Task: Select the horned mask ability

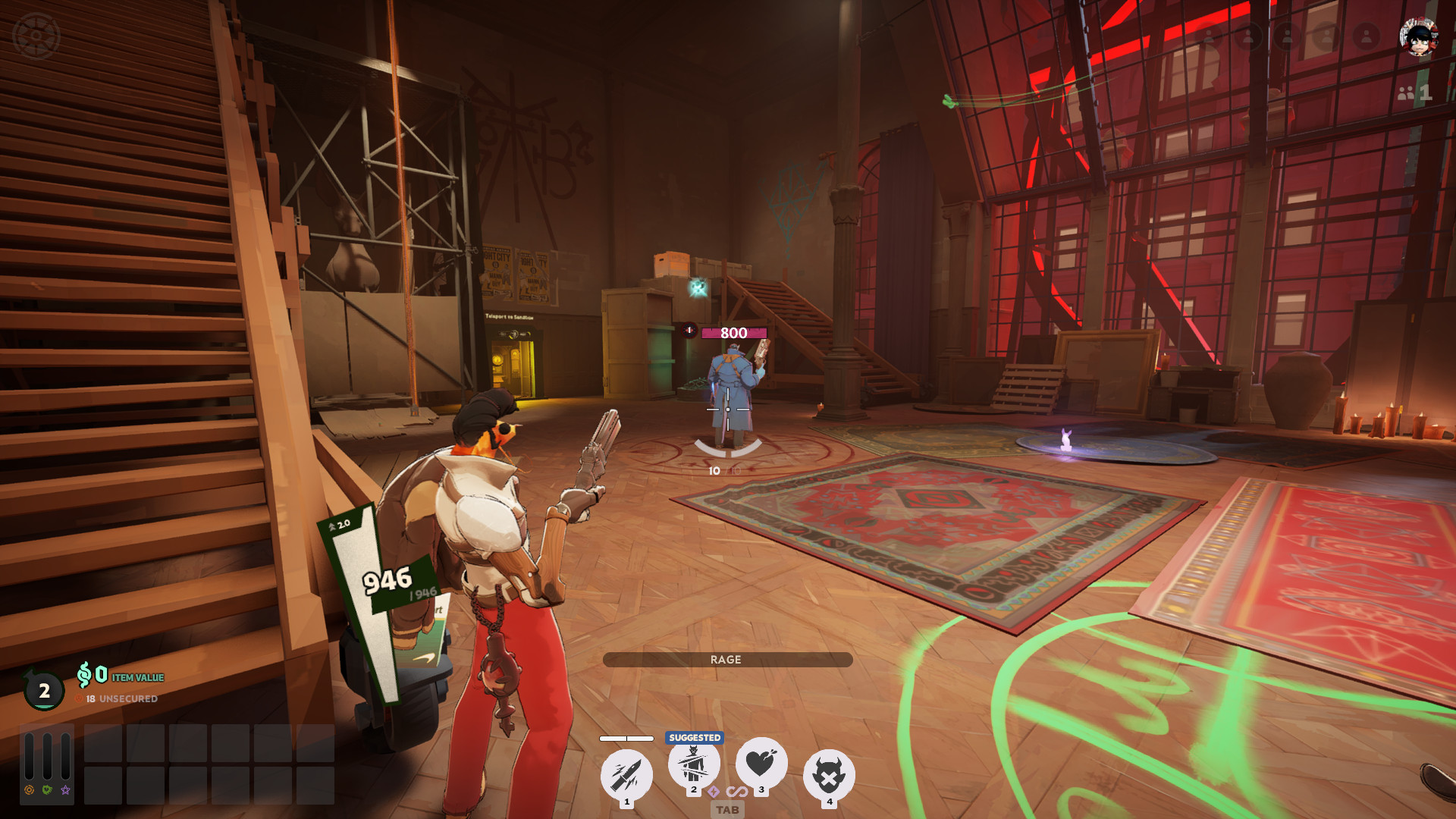Action: pyautogui.click(x=829, y=775)
